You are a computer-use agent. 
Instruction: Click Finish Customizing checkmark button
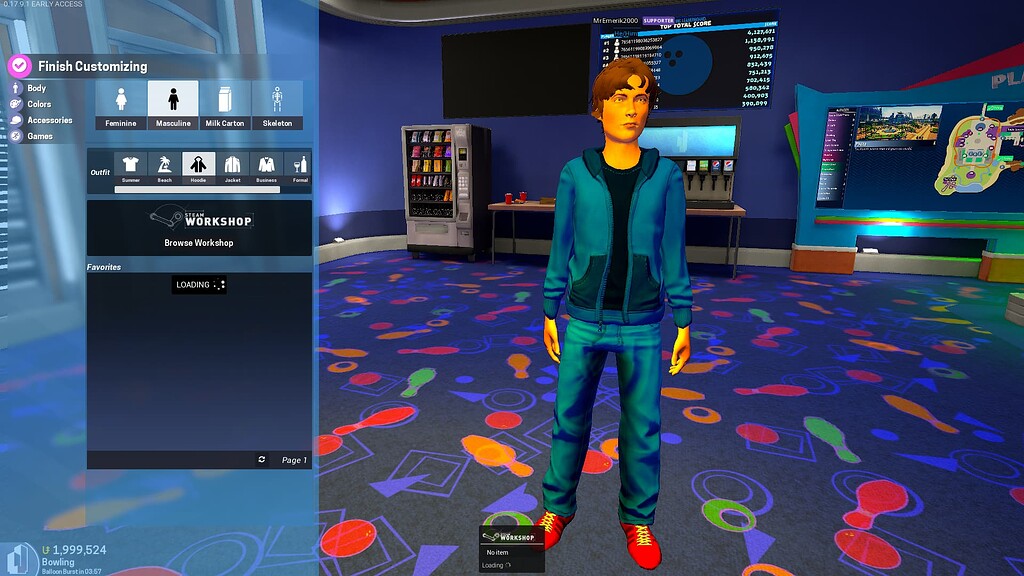(20, 66)
